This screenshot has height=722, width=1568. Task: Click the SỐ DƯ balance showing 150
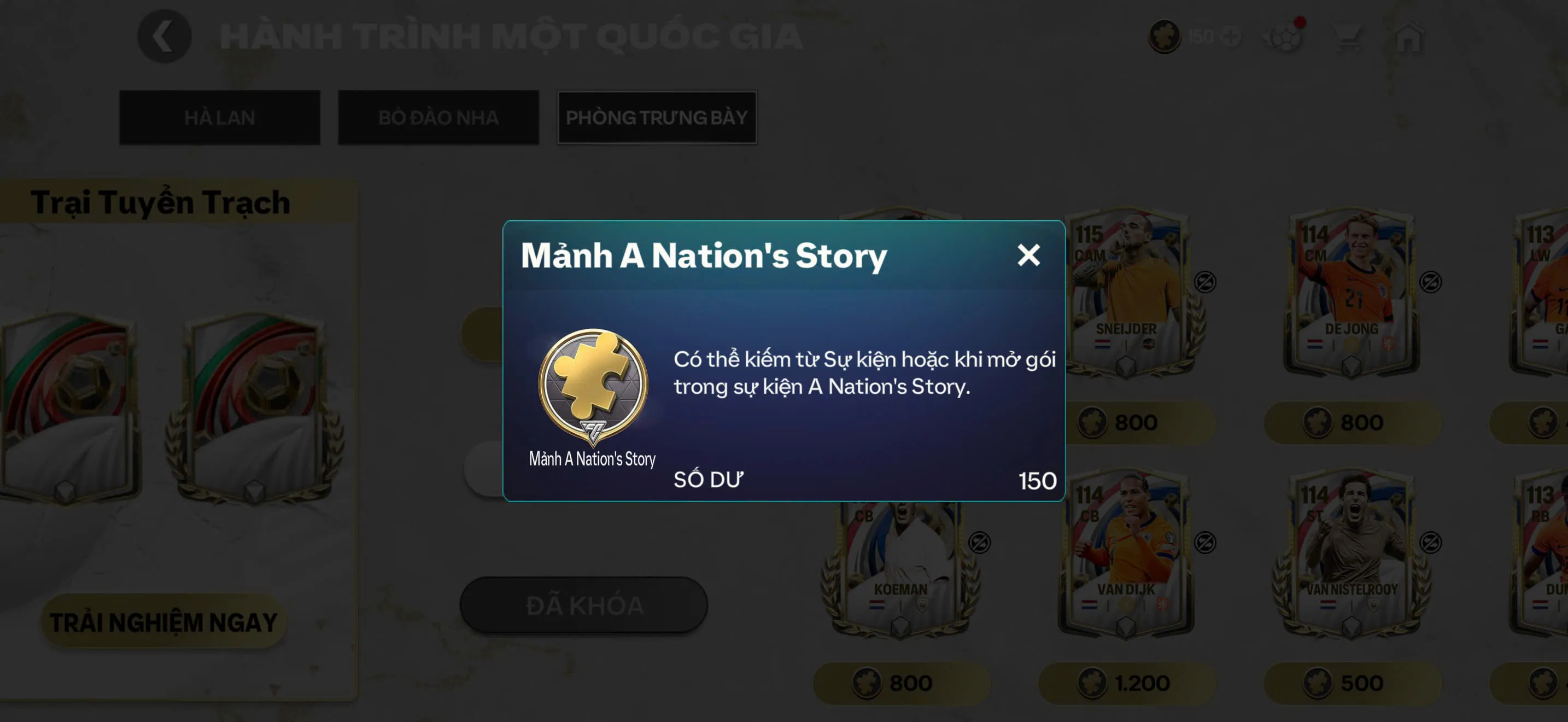(x=709, y=479)
